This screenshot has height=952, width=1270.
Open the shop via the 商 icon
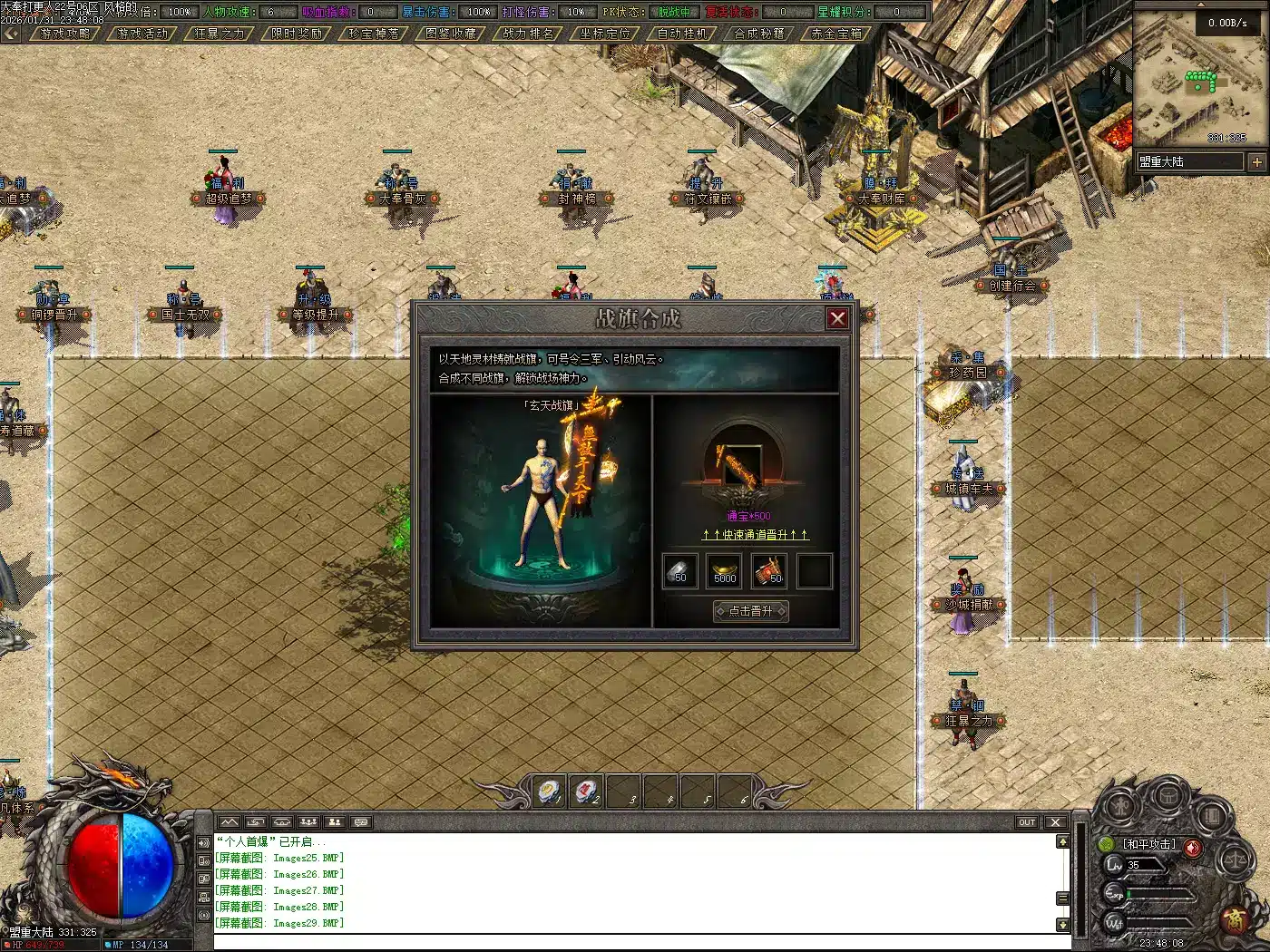pos(1236,919)
